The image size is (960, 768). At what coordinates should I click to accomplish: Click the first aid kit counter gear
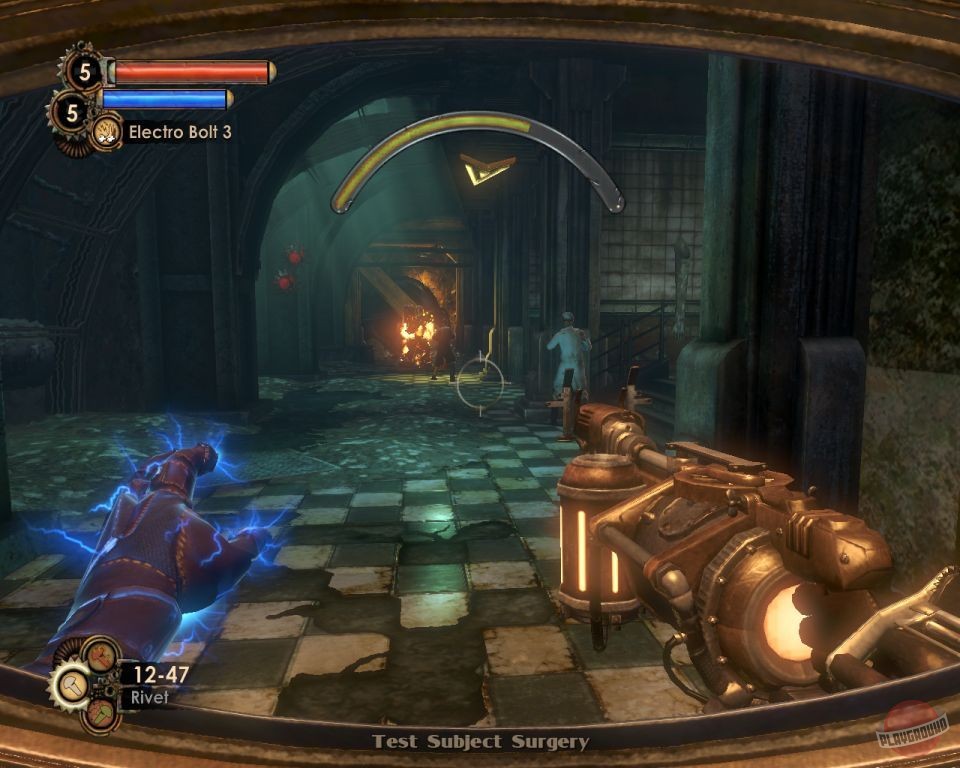tap(82, 70)
